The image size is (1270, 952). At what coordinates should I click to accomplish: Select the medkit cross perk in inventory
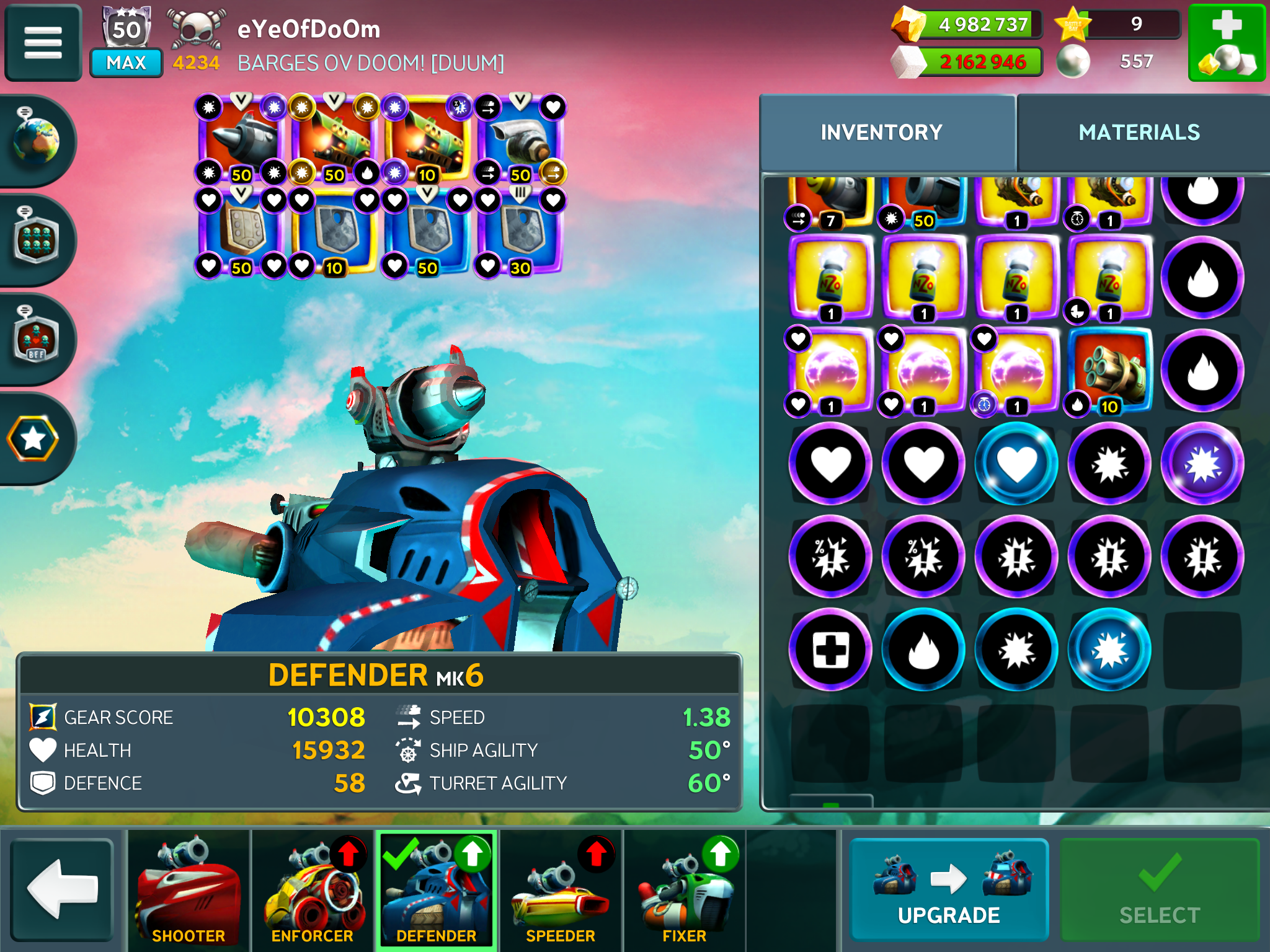click(x=830, y=650)
